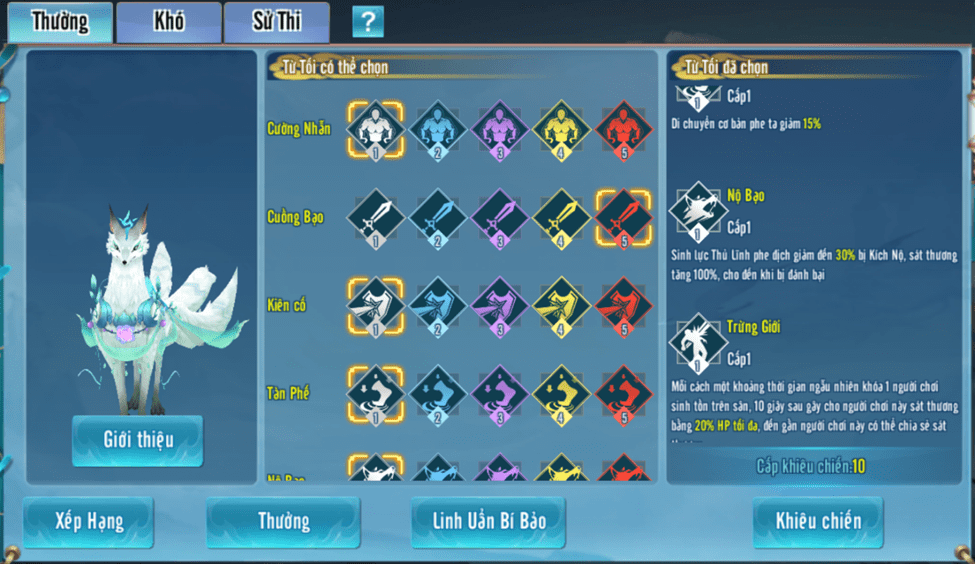This screenshot has height=564, width=975.
Task: Show the Xếp Hạng ranking
Action: 88,521
